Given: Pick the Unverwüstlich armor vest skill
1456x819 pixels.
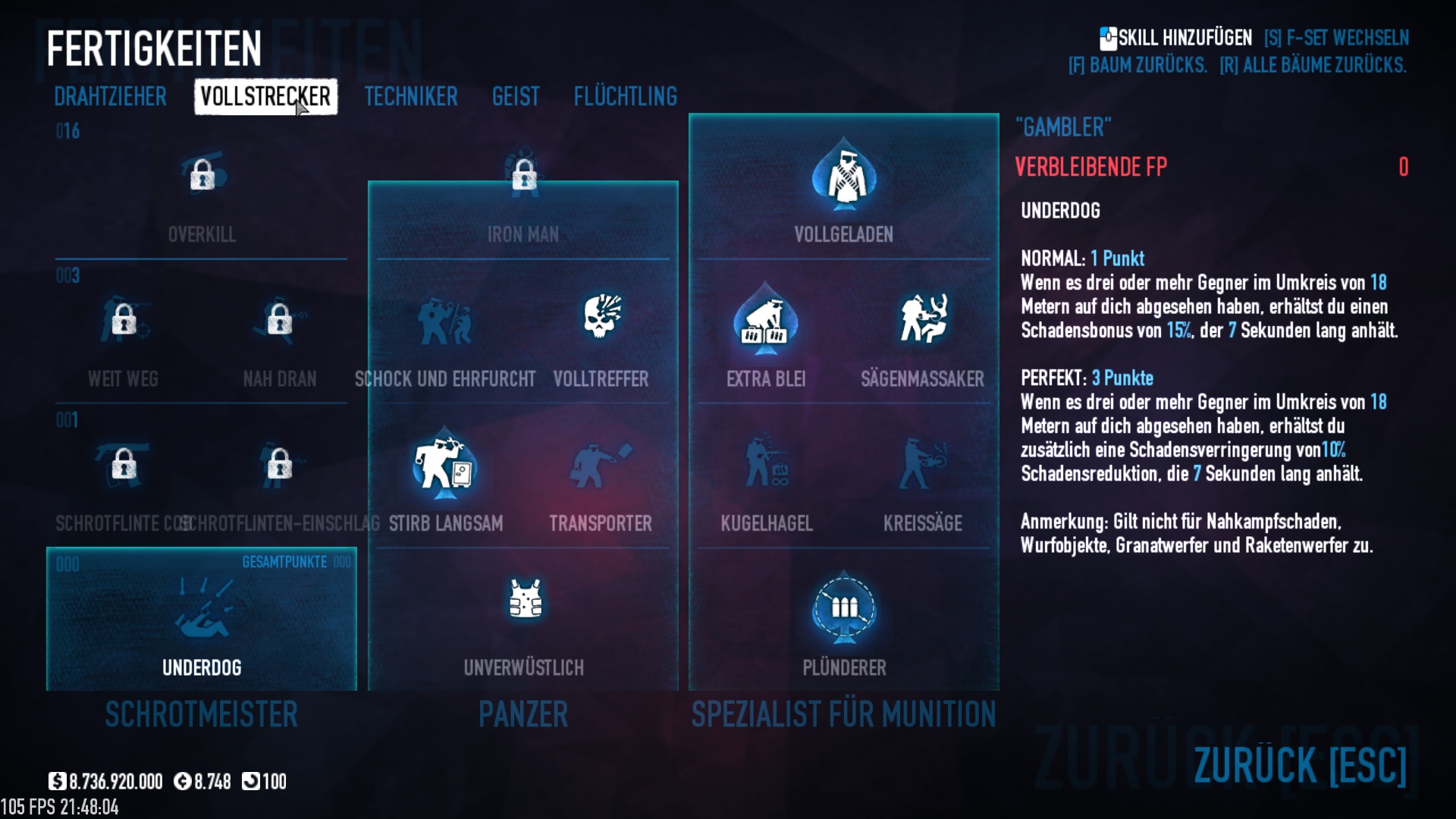Looking at the screenshot, I should (524, 601).
